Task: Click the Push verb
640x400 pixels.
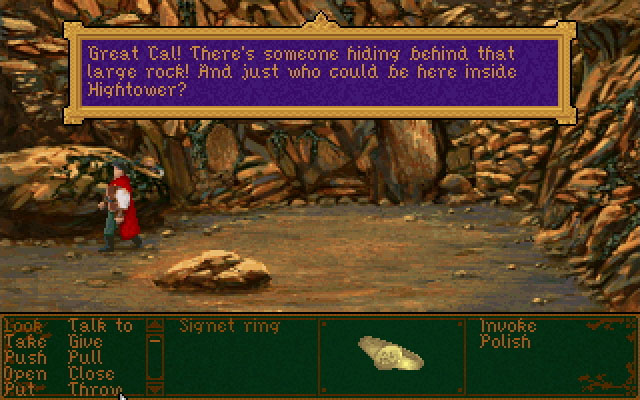Action: tap(24, 357)
